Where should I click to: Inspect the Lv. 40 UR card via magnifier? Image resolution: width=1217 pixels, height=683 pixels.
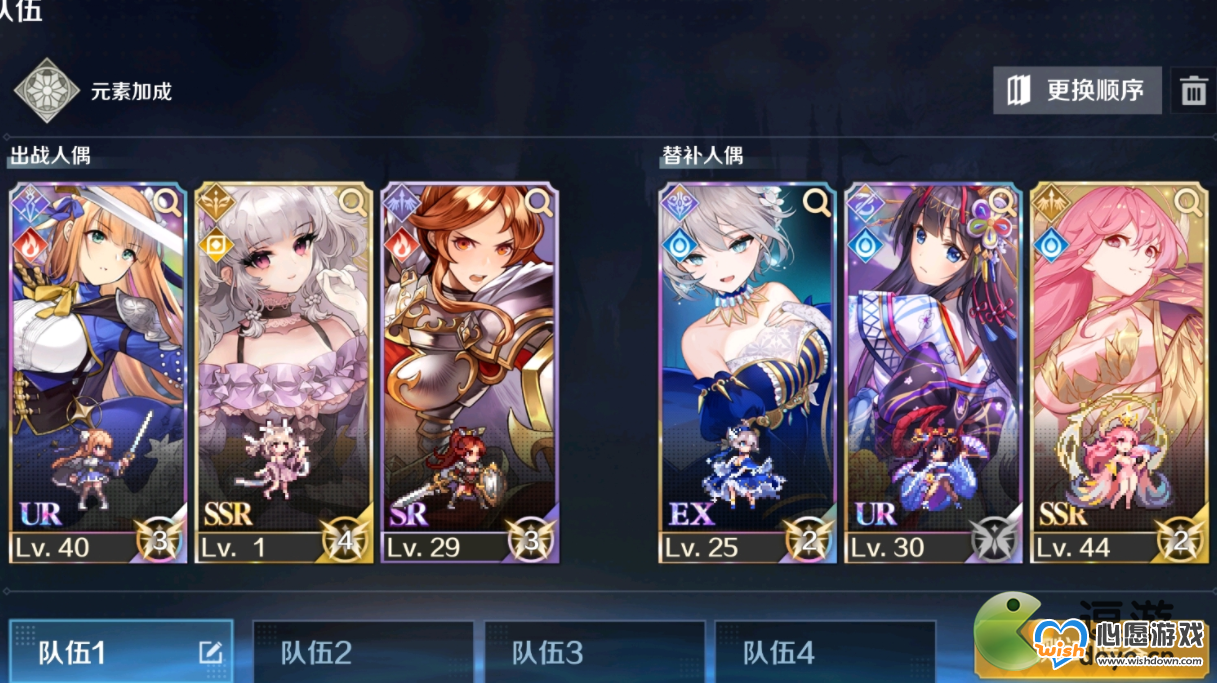coord(167,202)
